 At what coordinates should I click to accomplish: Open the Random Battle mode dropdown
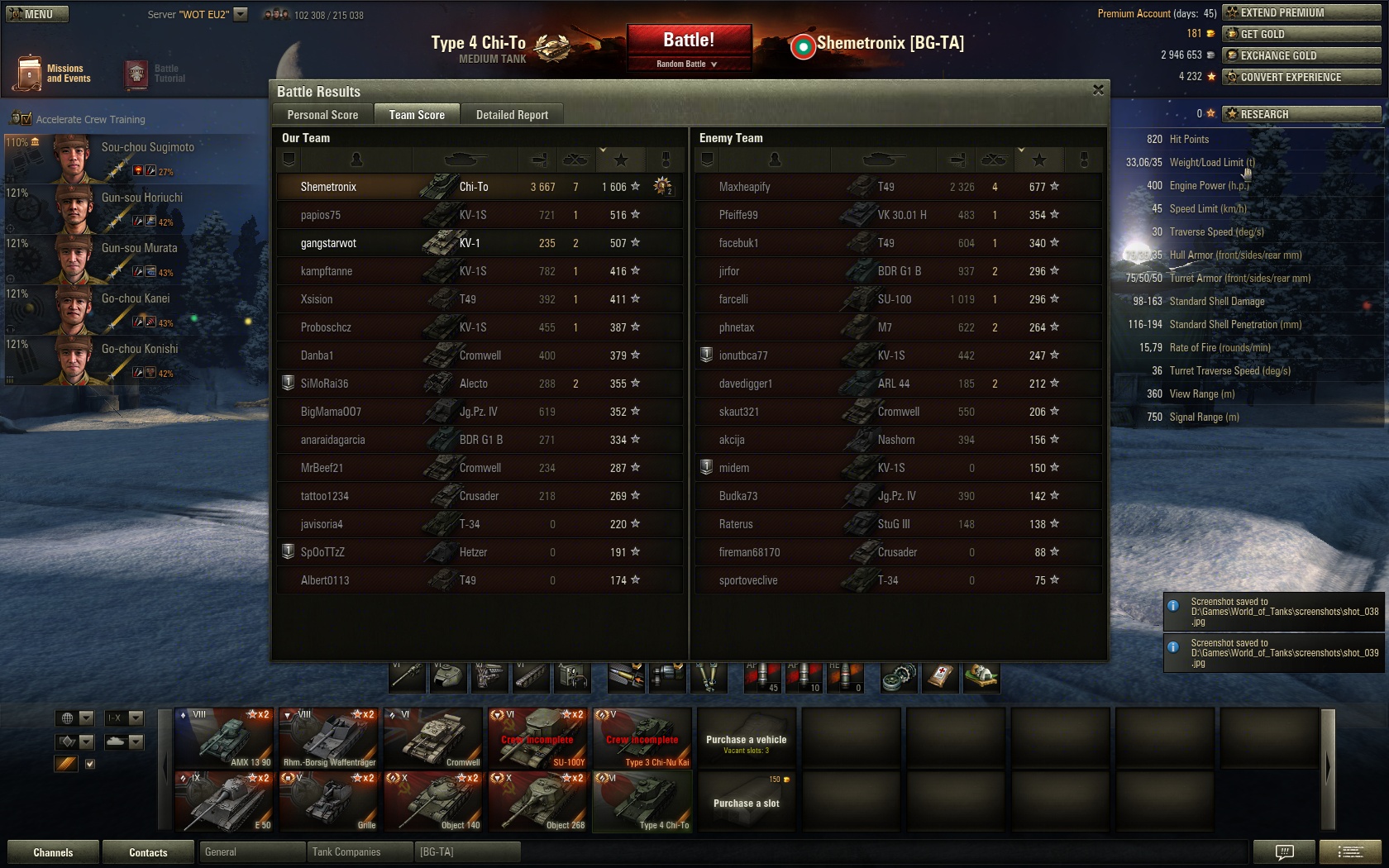(x=689, y=64)
